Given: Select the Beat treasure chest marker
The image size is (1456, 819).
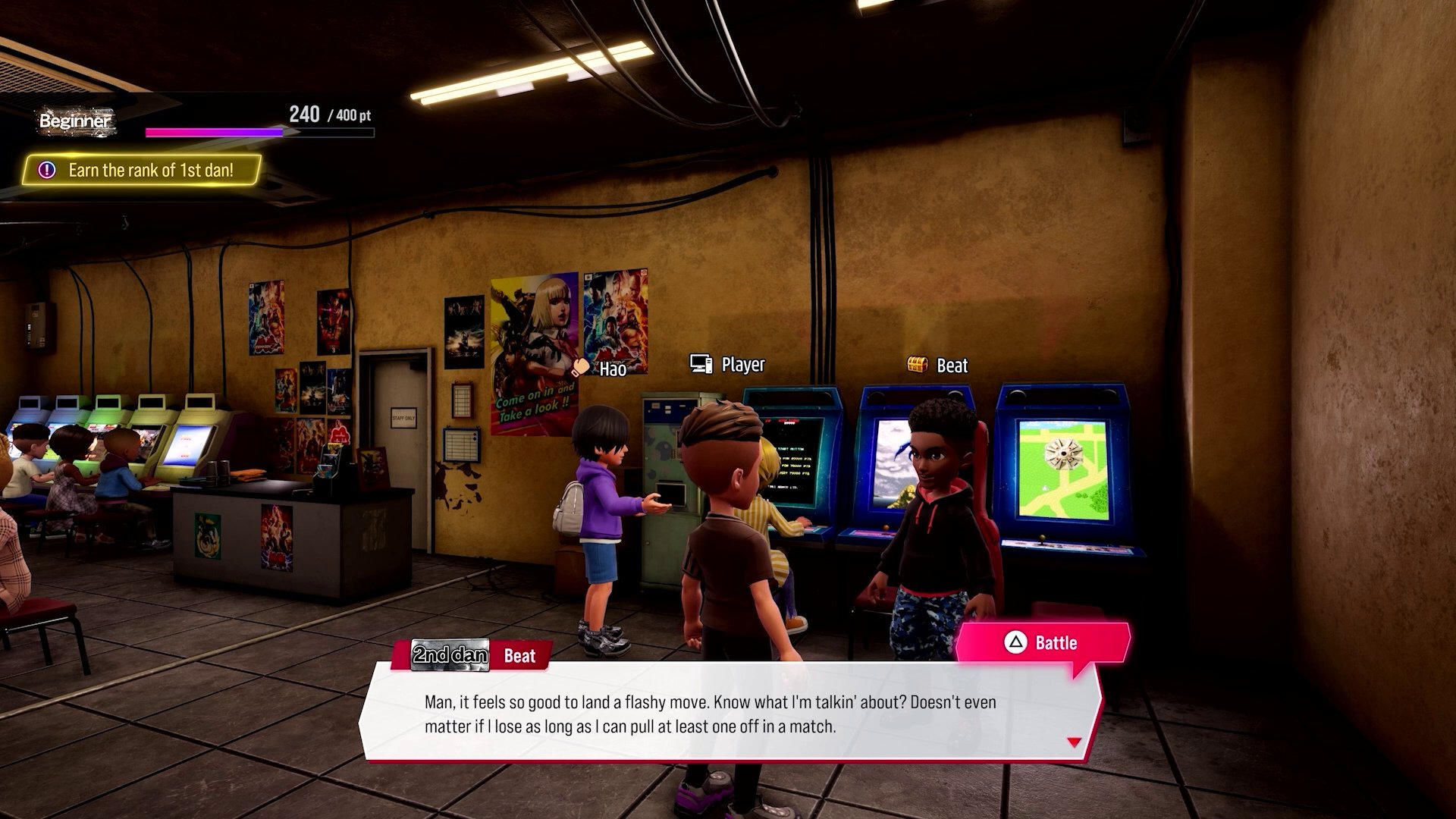Looking at the screenshot, I should (x=918, y=365).
